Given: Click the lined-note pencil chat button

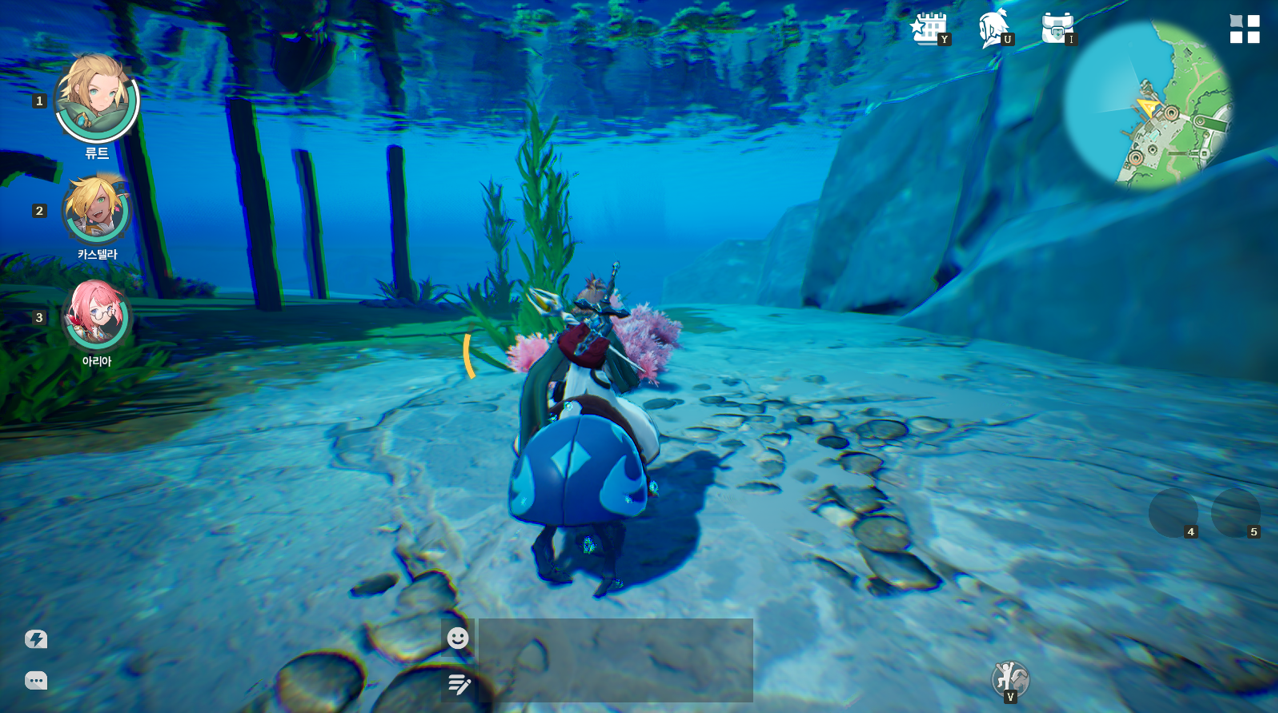Looking at the screenshot, I should (x=459, y=684).
